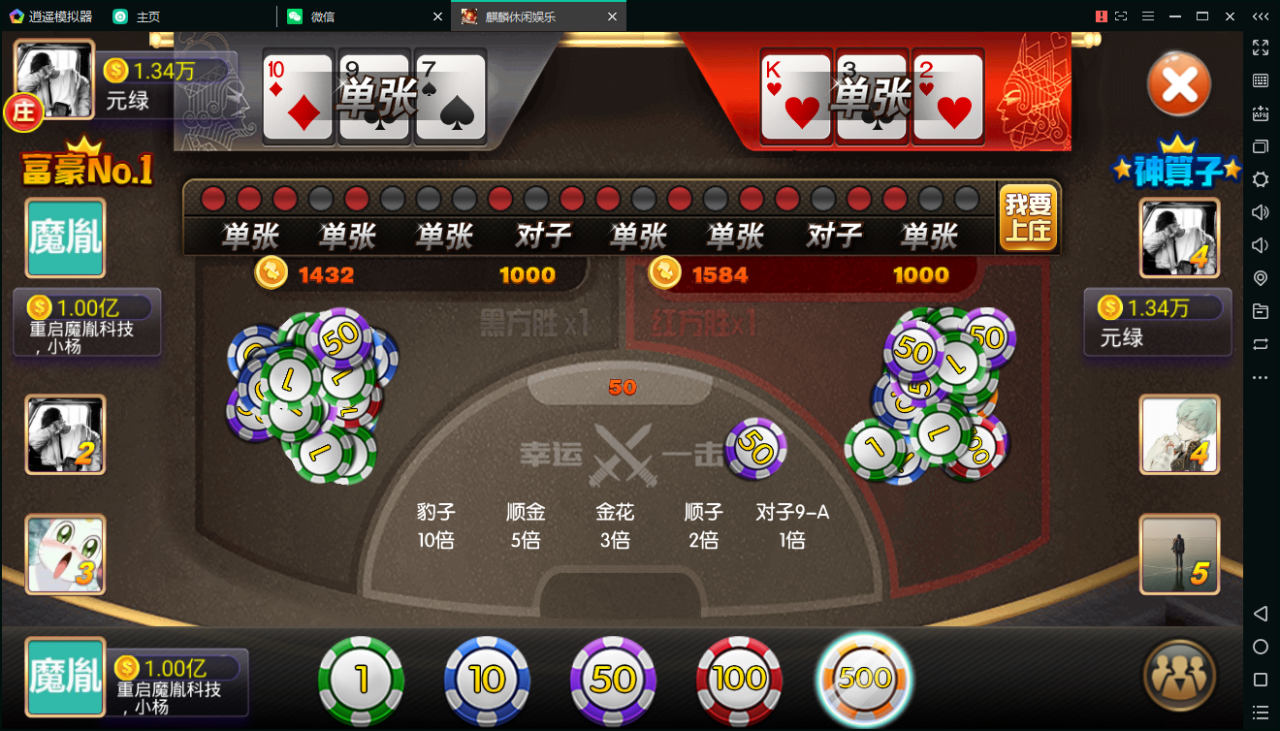Toggle fullscreen mode
This screenshot has width=1280, height=731.
(1260, 49)
